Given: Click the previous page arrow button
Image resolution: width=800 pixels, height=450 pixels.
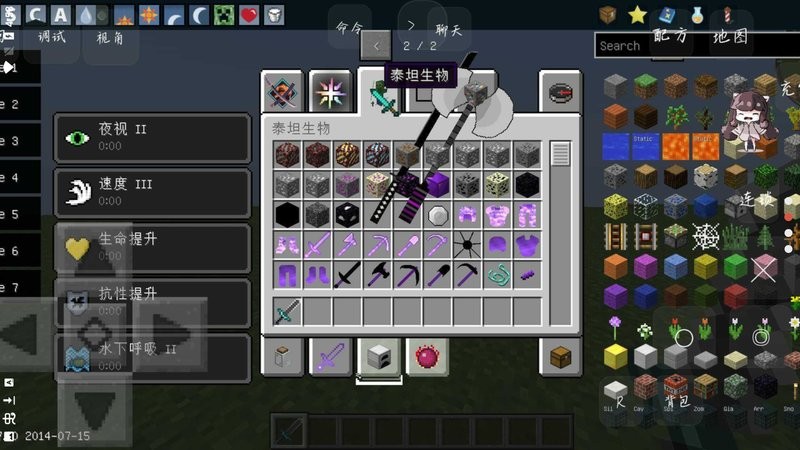Looking at the screenshot, I should [376, 46].
